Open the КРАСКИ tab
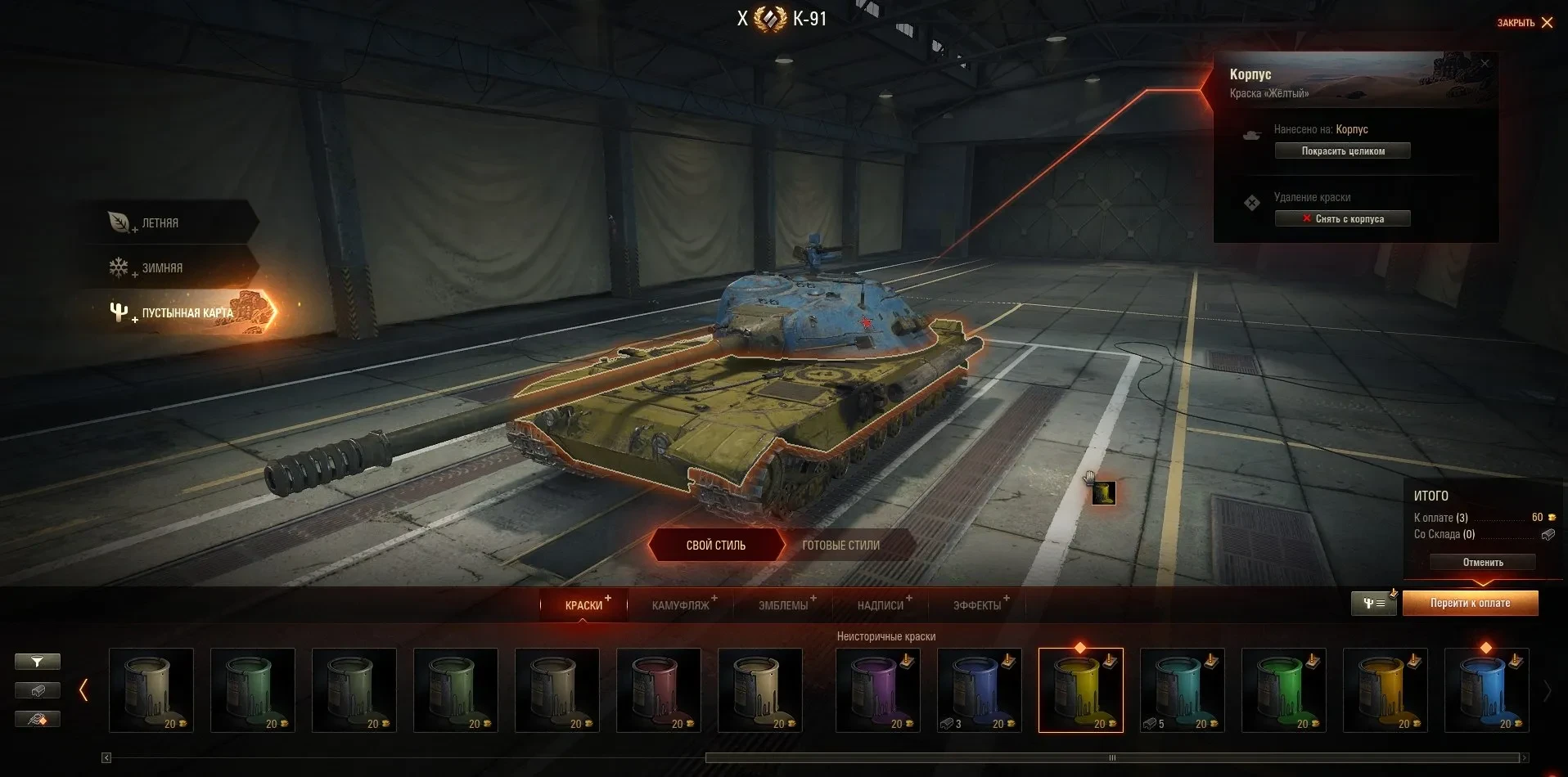The image size is (1568, 777). click(583, 605)
